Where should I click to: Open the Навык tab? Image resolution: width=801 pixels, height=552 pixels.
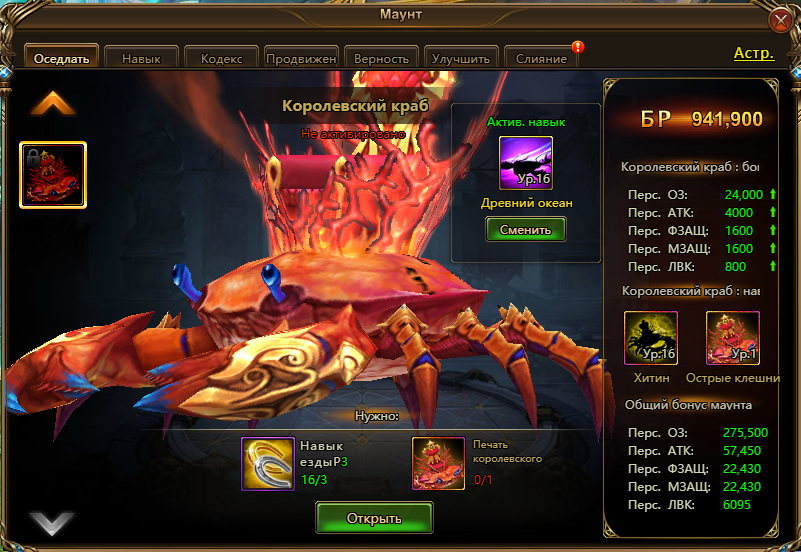click(141, 58)
